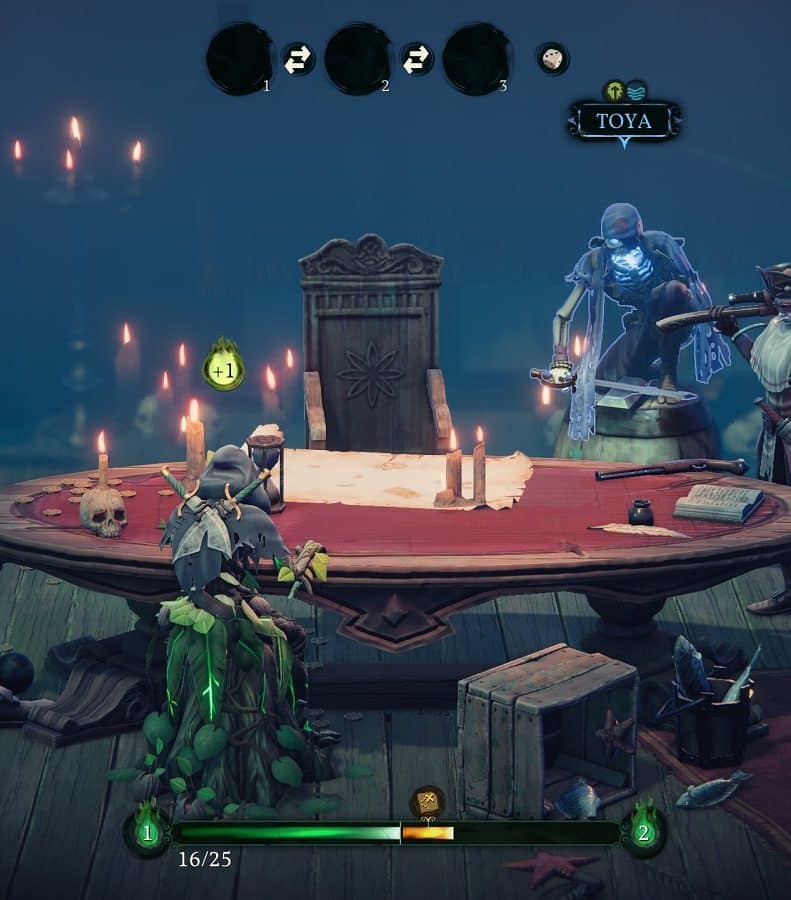Swap the crew in slots 1 and 2

(298, 59)
